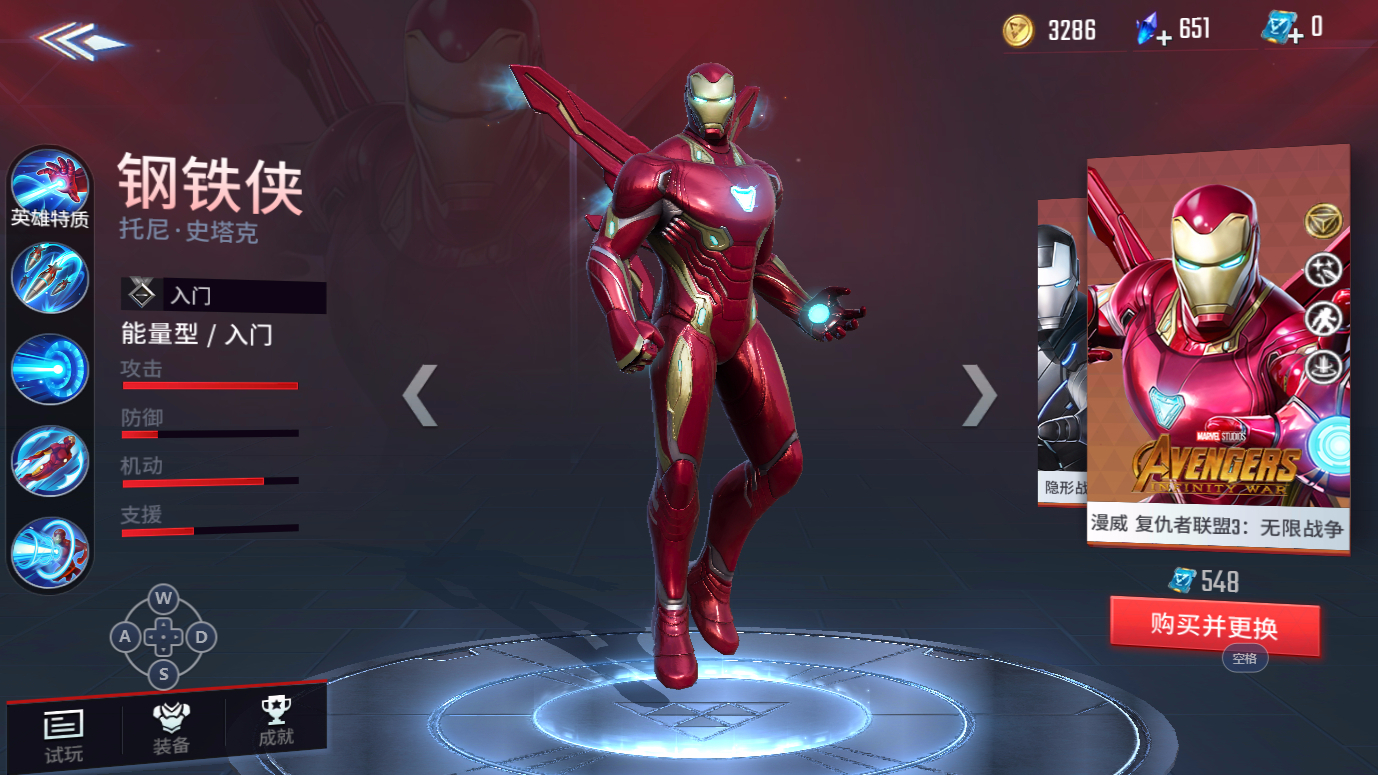View the ultimate blast skill icon at bottom
This screenshot has width=1378, height=775.
point(50,551)
